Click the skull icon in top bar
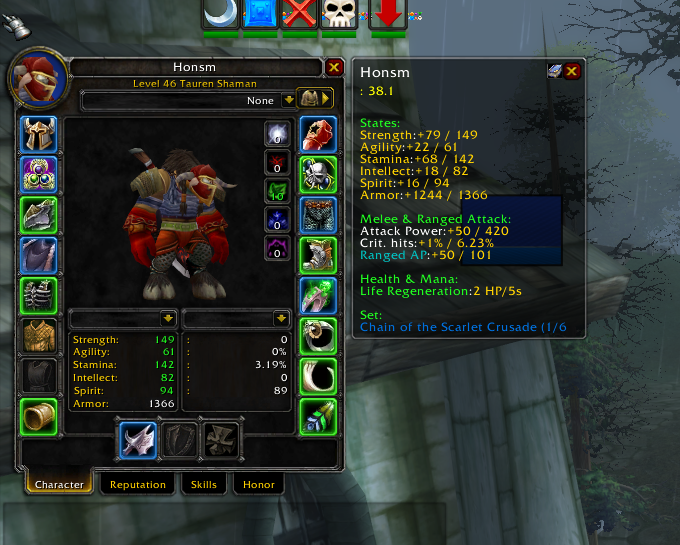 339,14
